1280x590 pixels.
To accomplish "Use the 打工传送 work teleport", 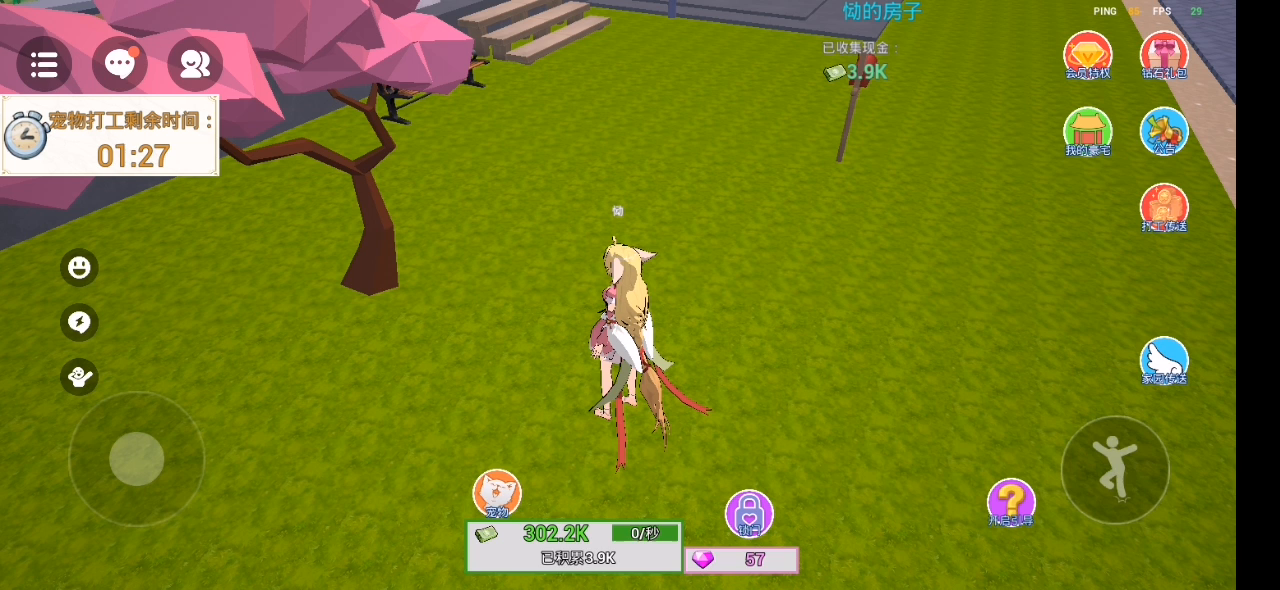I will coord(1164,208).
